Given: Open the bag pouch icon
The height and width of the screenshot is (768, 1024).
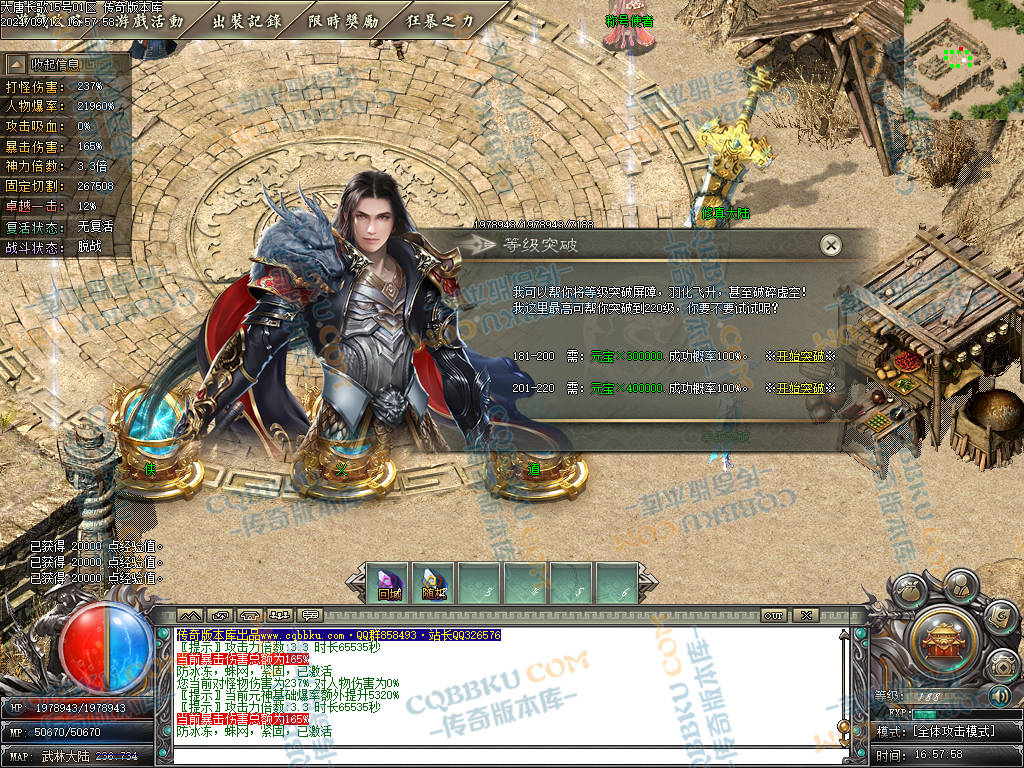Looking at the screenshot, I should 908,592.
